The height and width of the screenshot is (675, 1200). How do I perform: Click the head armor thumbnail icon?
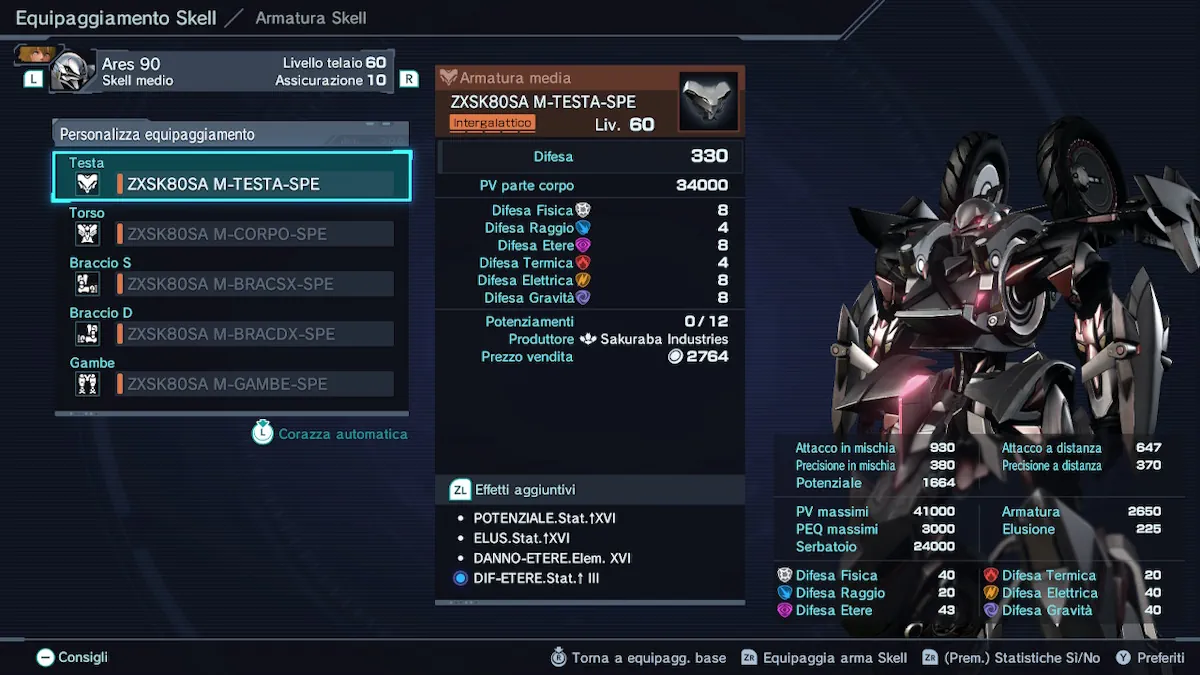tap(708, 101)
